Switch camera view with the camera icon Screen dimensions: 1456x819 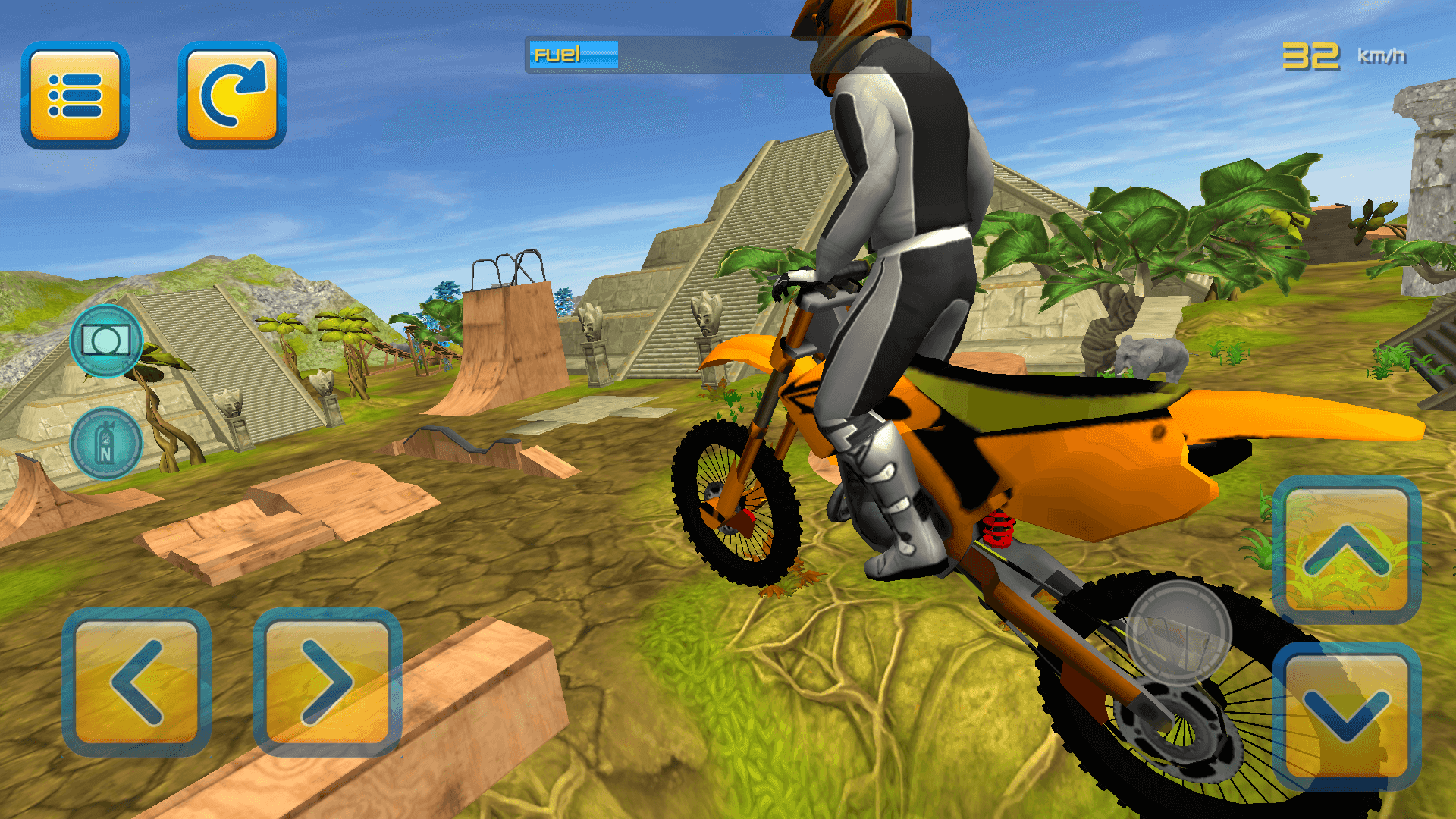pyautogui.click(x=106, y=339)
